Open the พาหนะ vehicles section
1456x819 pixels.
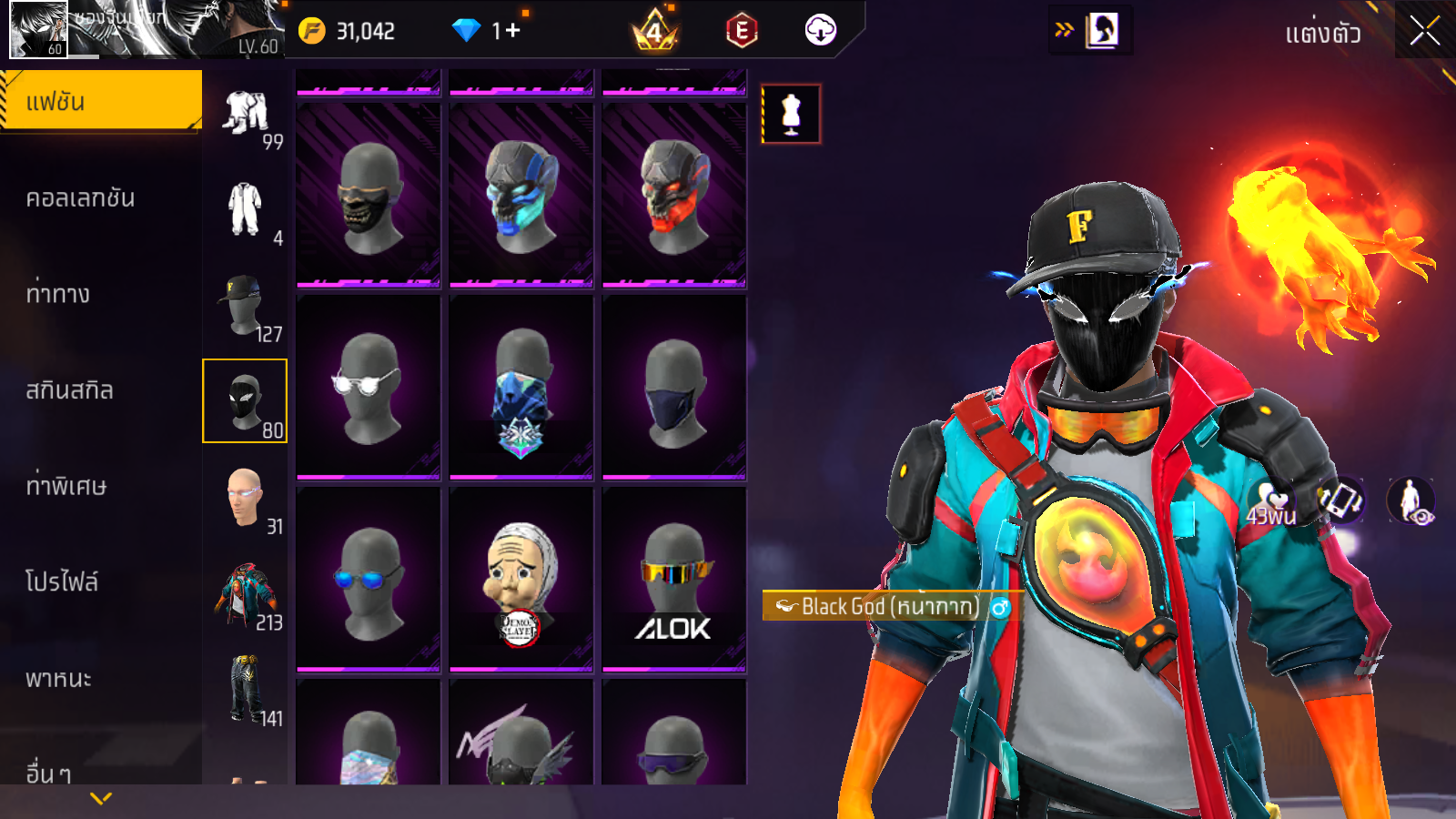pos(59,679)
